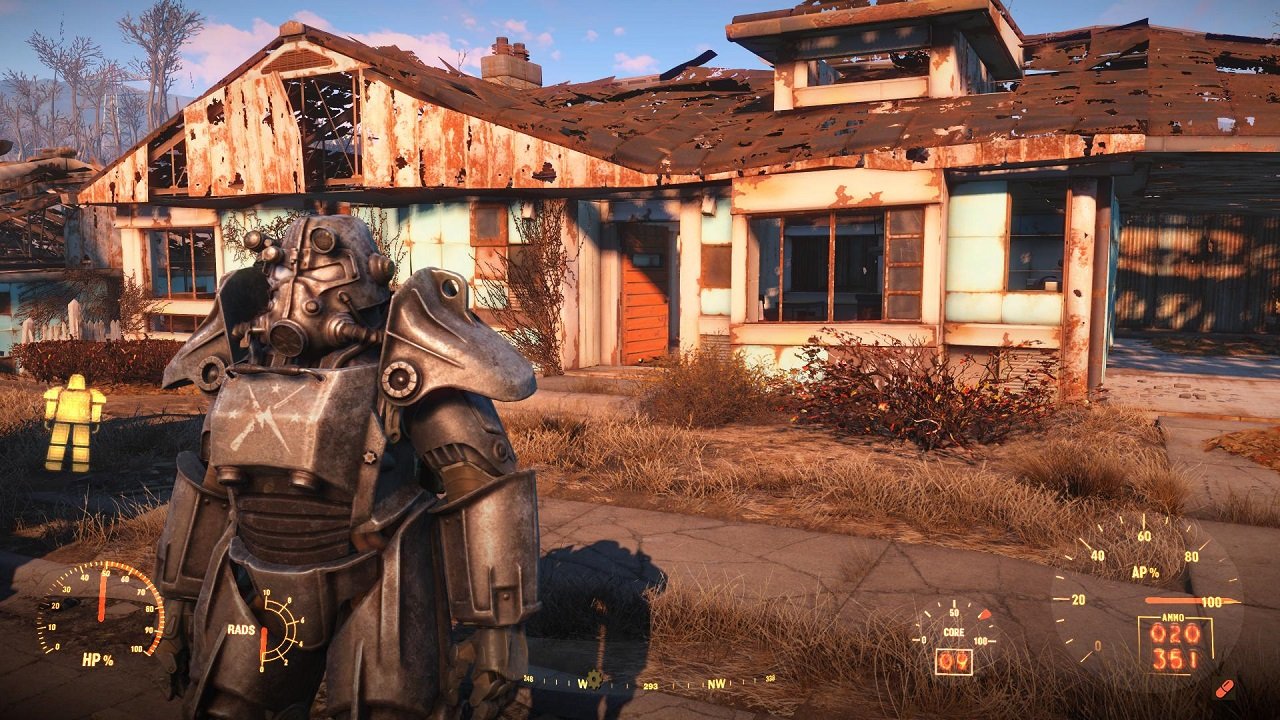The height and width of the screenshot is (720, 1280).
Task: Click the reserve ammo count 351
Action: tap(1175, 659)
